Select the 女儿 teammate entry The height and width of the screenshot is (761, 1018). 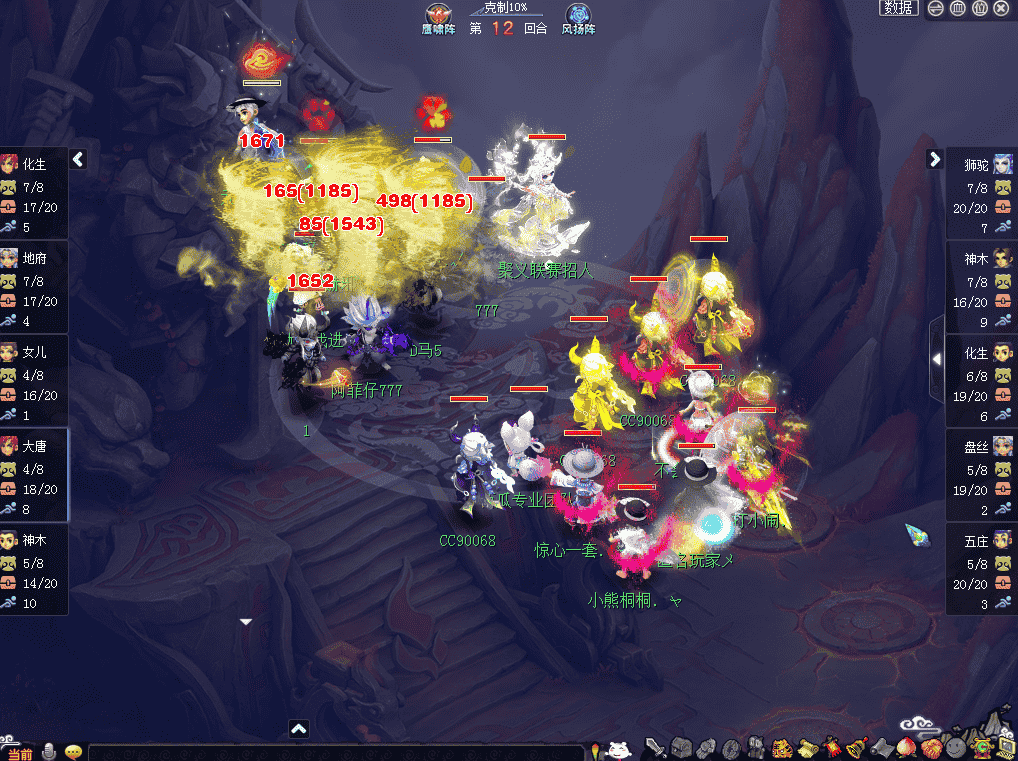coord(34,380)
